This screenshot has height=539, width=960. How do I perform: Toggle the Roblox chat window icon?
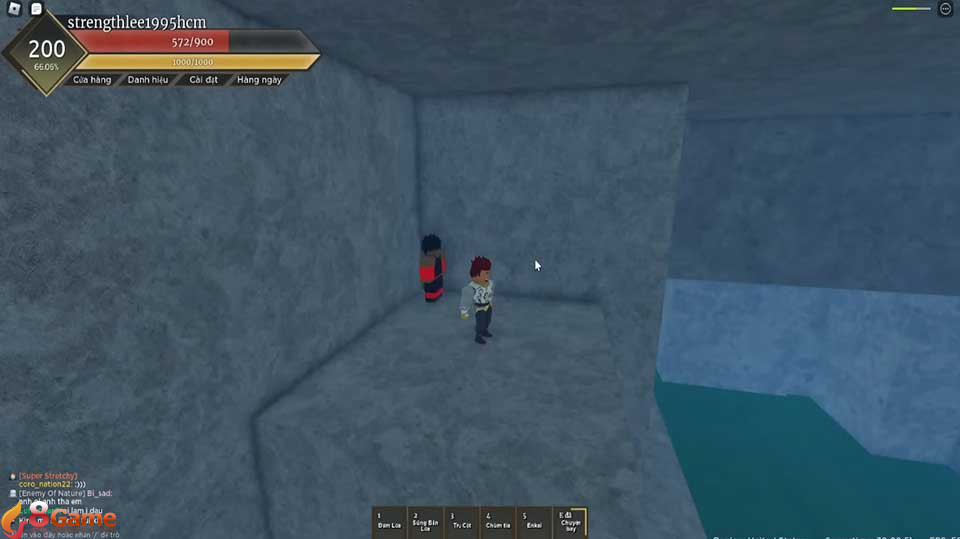click(36, 9)
